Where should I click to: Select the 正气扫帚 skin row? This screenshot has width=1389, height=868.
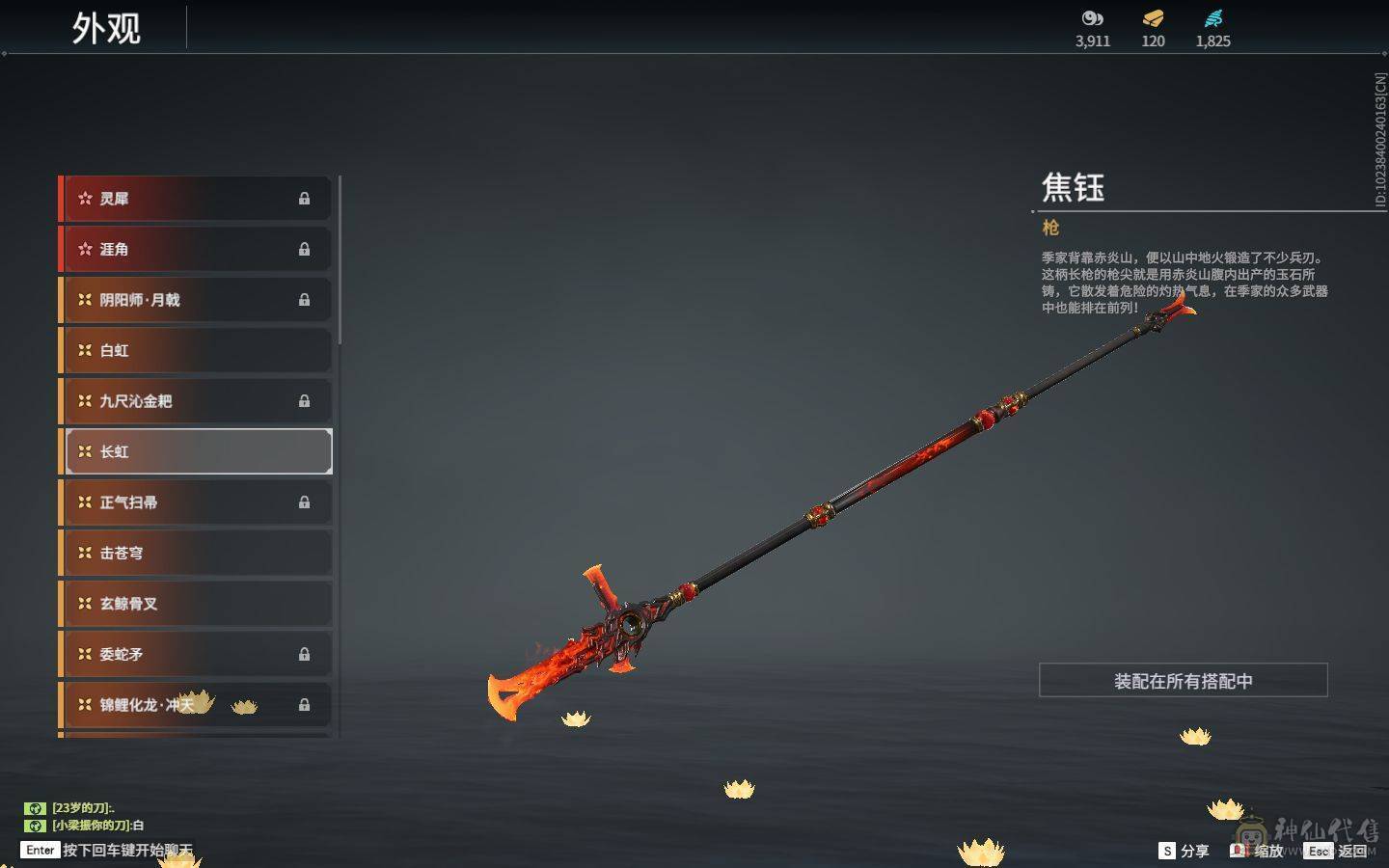point(196,502)
